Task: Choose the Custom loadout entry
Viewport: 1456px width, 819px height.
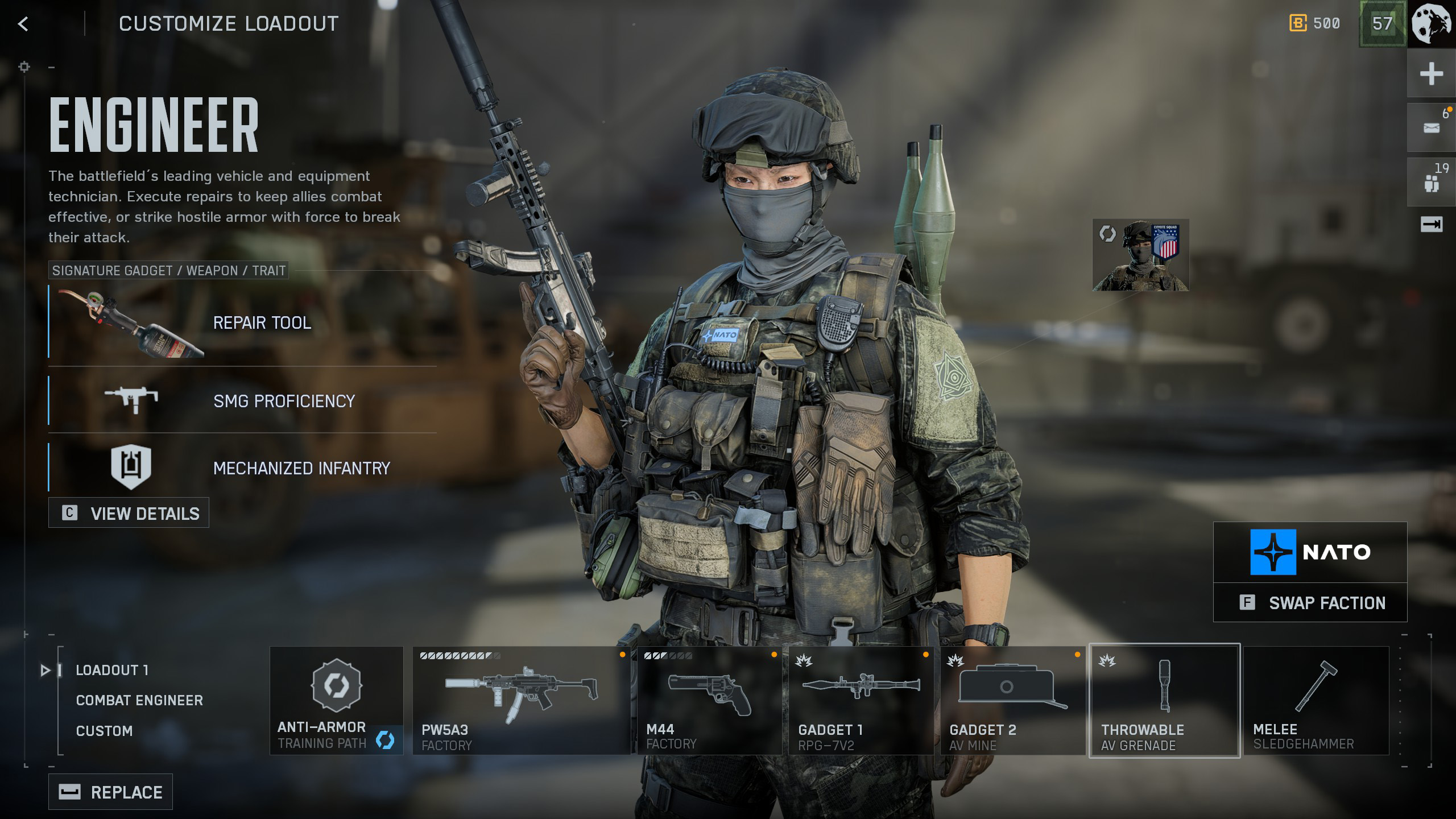Action: pyautogui.click(x=104, y=731)
